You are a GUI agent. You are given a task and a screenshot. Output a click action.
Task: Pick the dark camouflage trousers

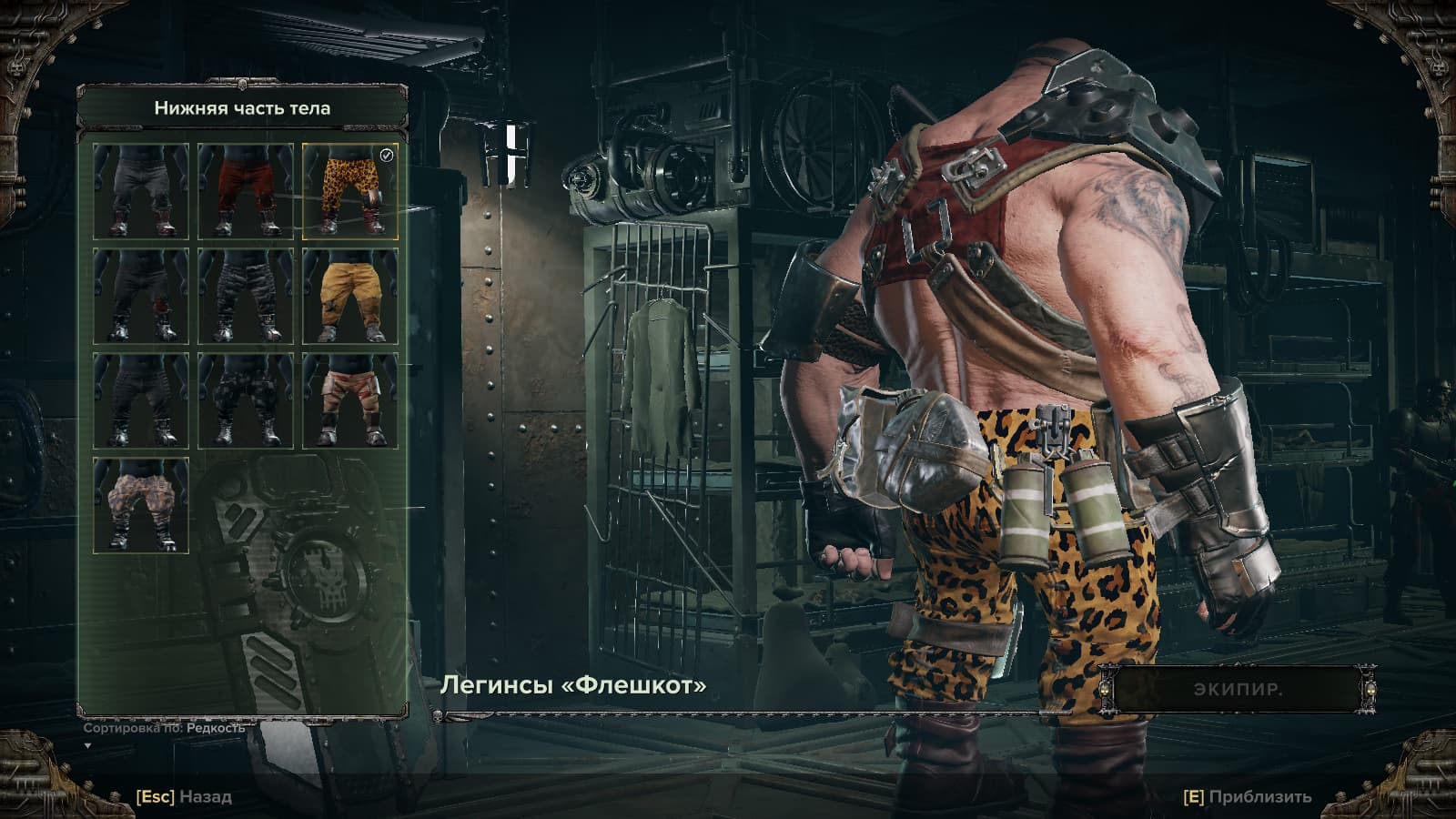coord(246,400)
